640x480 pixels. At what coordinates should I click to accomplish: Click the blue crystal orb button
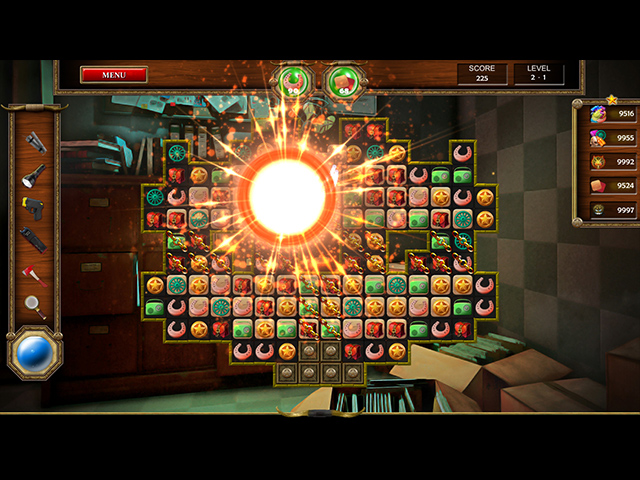(35, 355)
